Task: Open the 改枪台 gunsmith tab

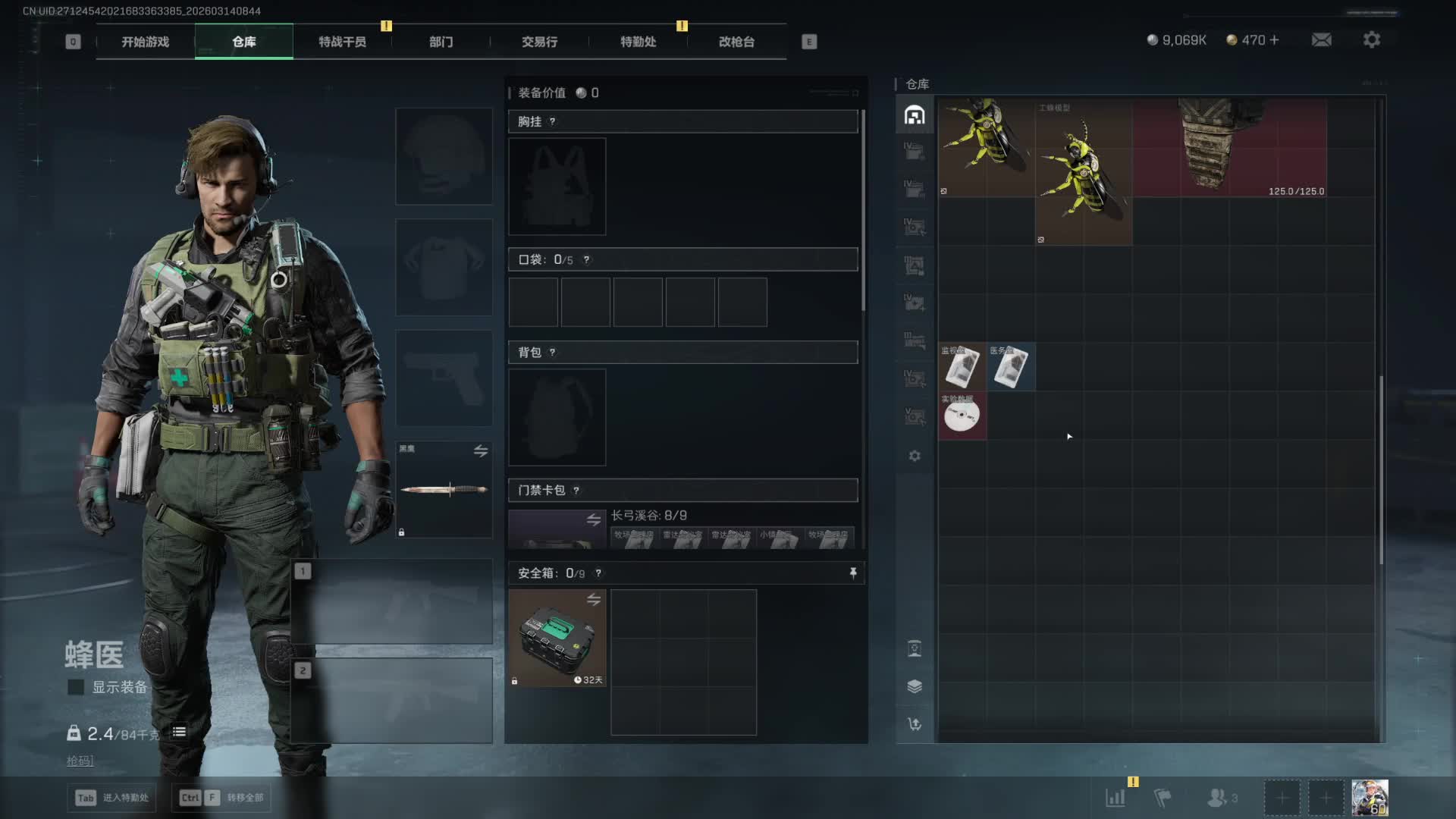Action: pos(736,42)
